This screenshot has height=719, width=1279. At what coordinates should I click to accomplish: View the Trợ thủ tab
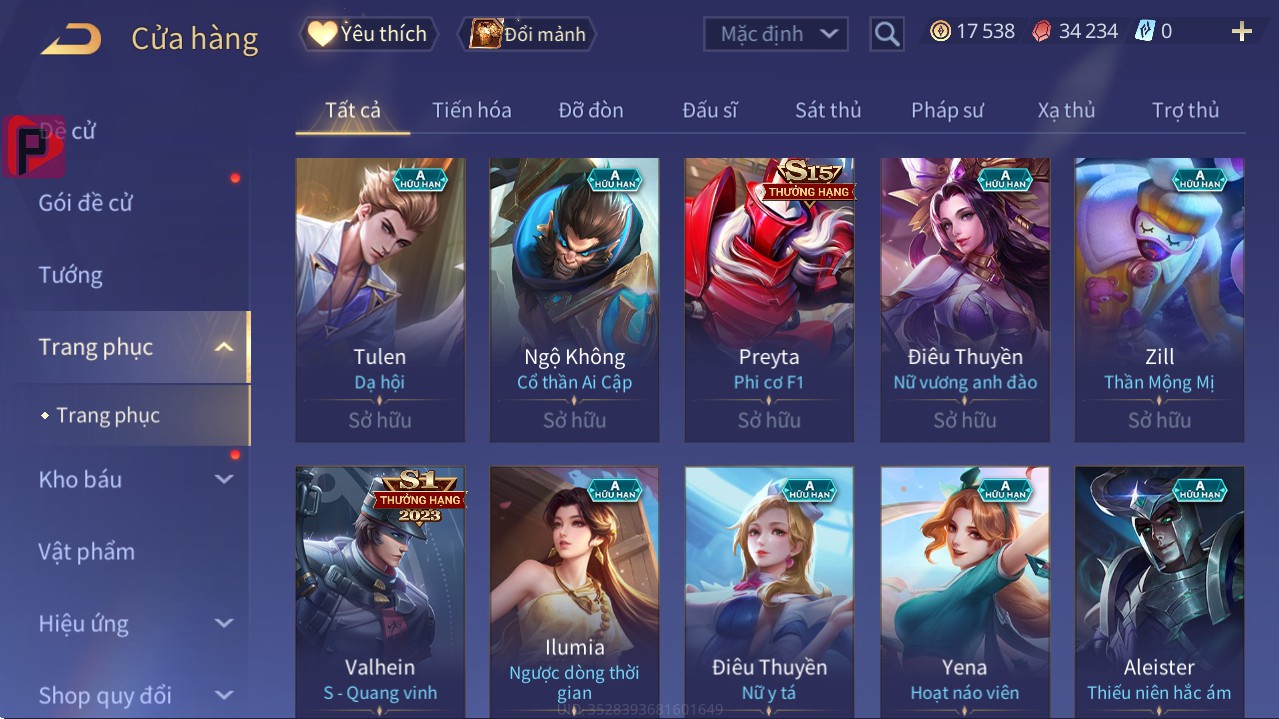click(x=1185, y=110)
